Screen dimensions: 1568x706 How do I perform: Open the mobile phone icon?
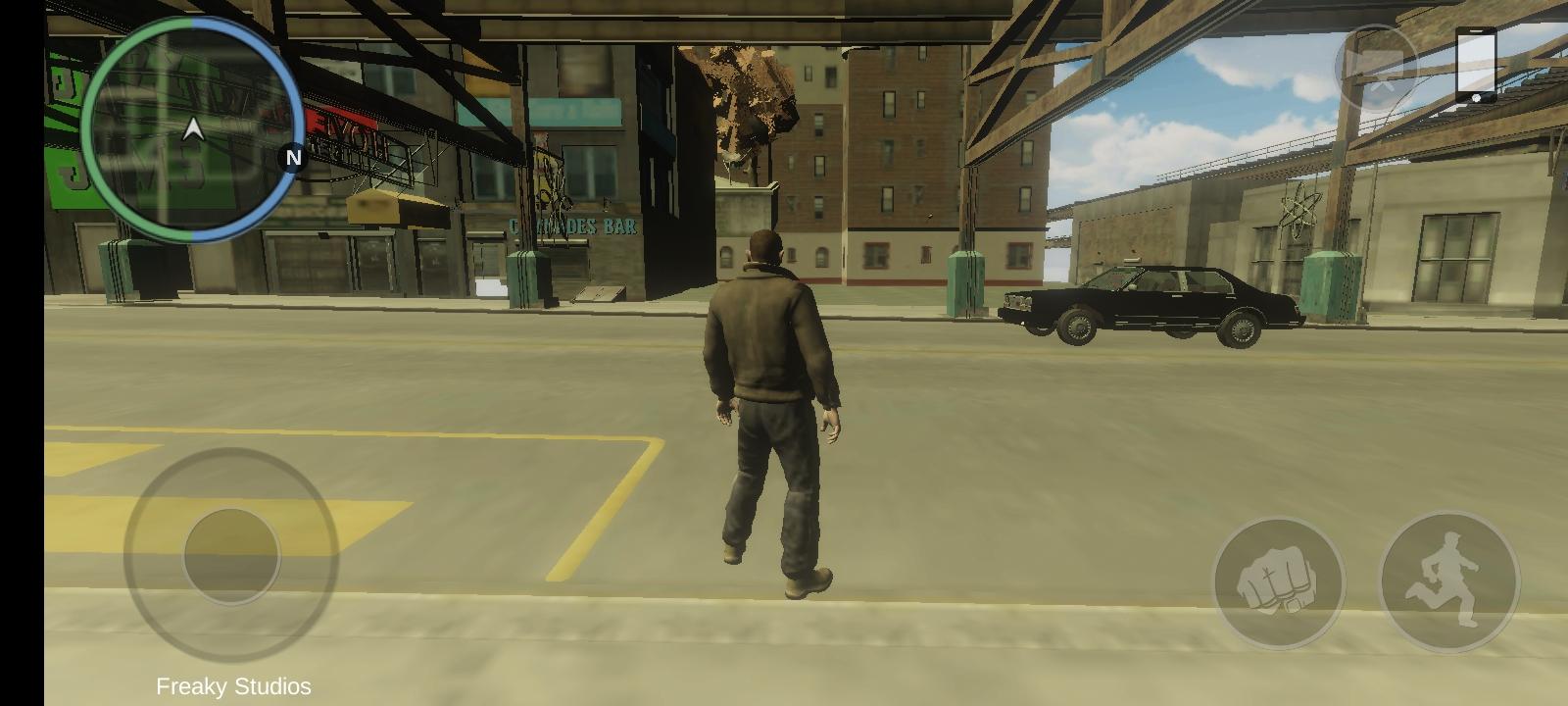coord(1476,65)
